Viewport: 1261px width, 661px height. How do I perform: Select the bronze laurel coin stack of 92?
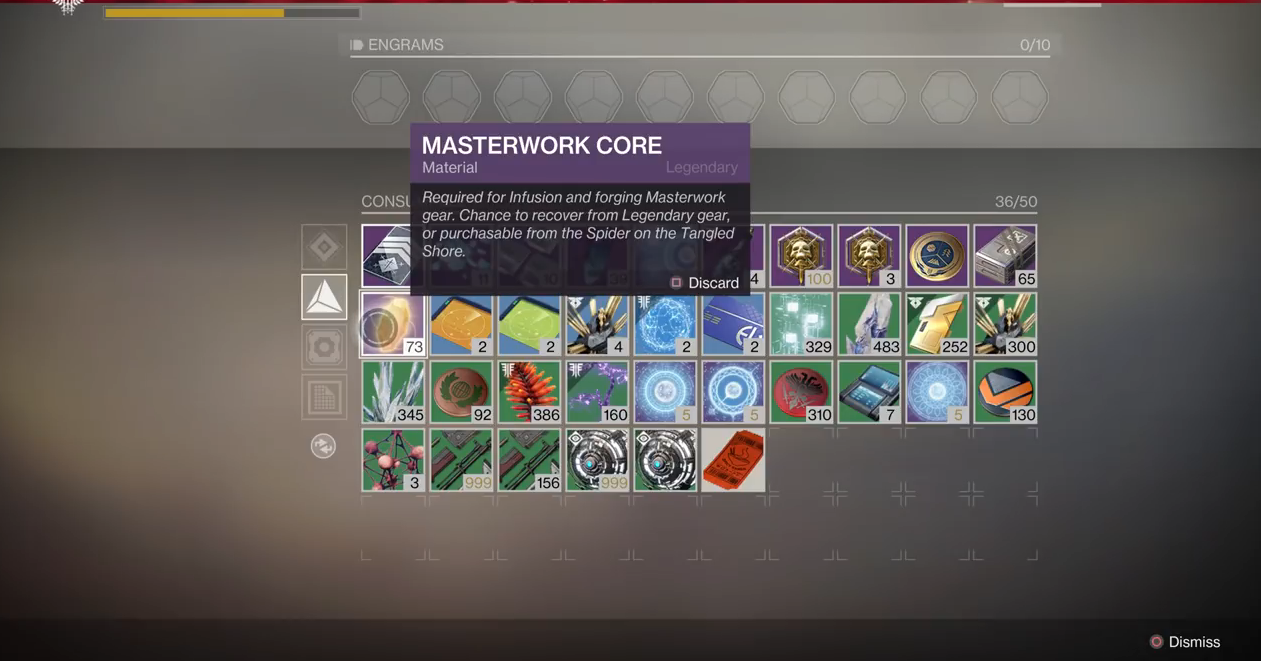(461, 392)
